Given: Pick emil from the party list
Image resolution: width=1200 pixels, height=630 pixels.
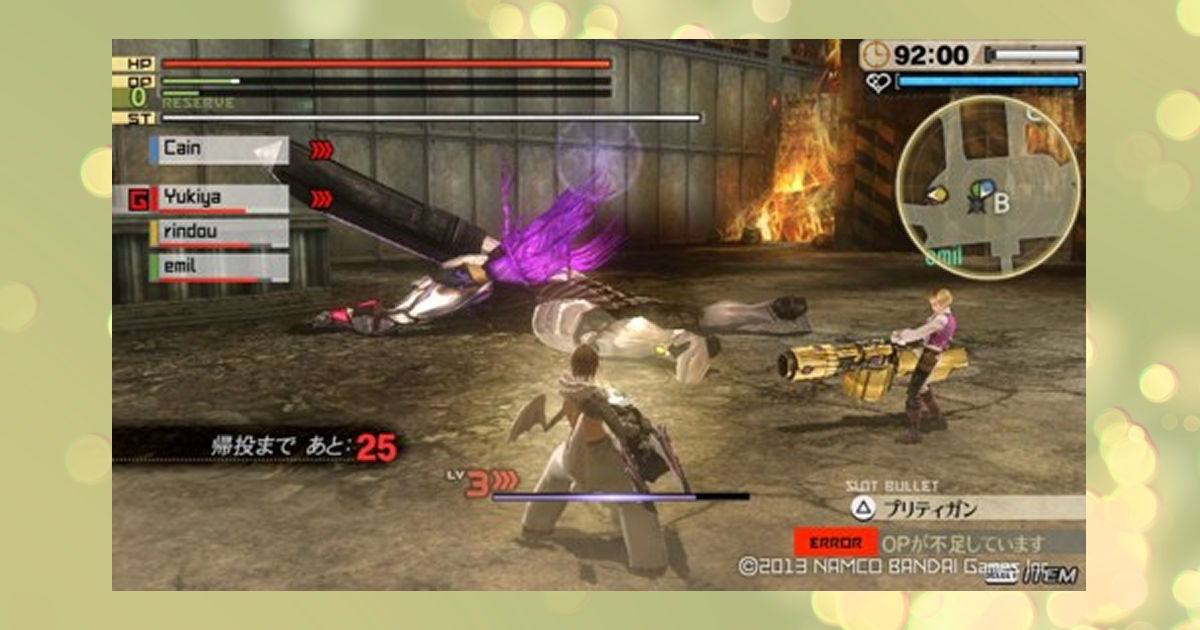Looking at the screenshot, I should point(219,267).
